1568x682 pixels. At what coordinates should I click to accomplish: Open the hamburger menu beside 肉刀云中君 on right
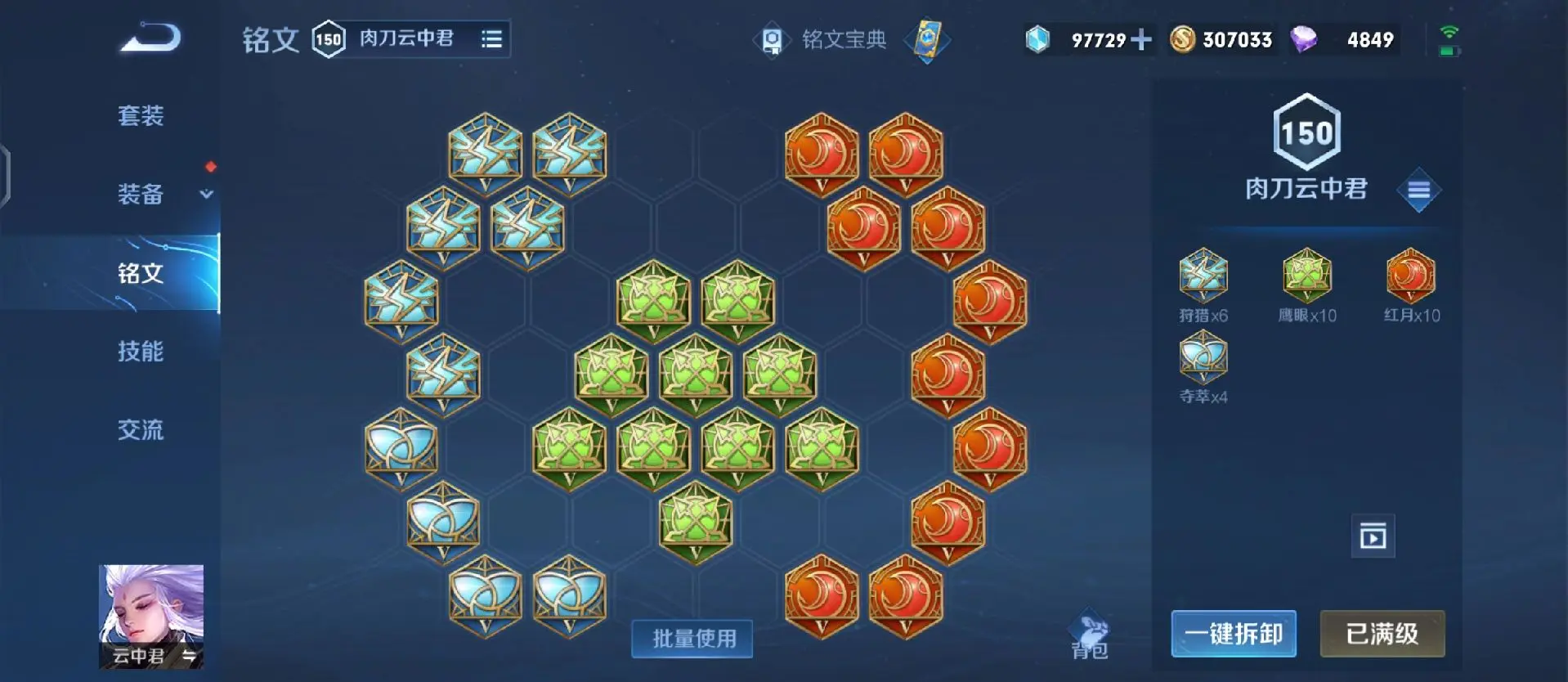tap(1420, 190)
